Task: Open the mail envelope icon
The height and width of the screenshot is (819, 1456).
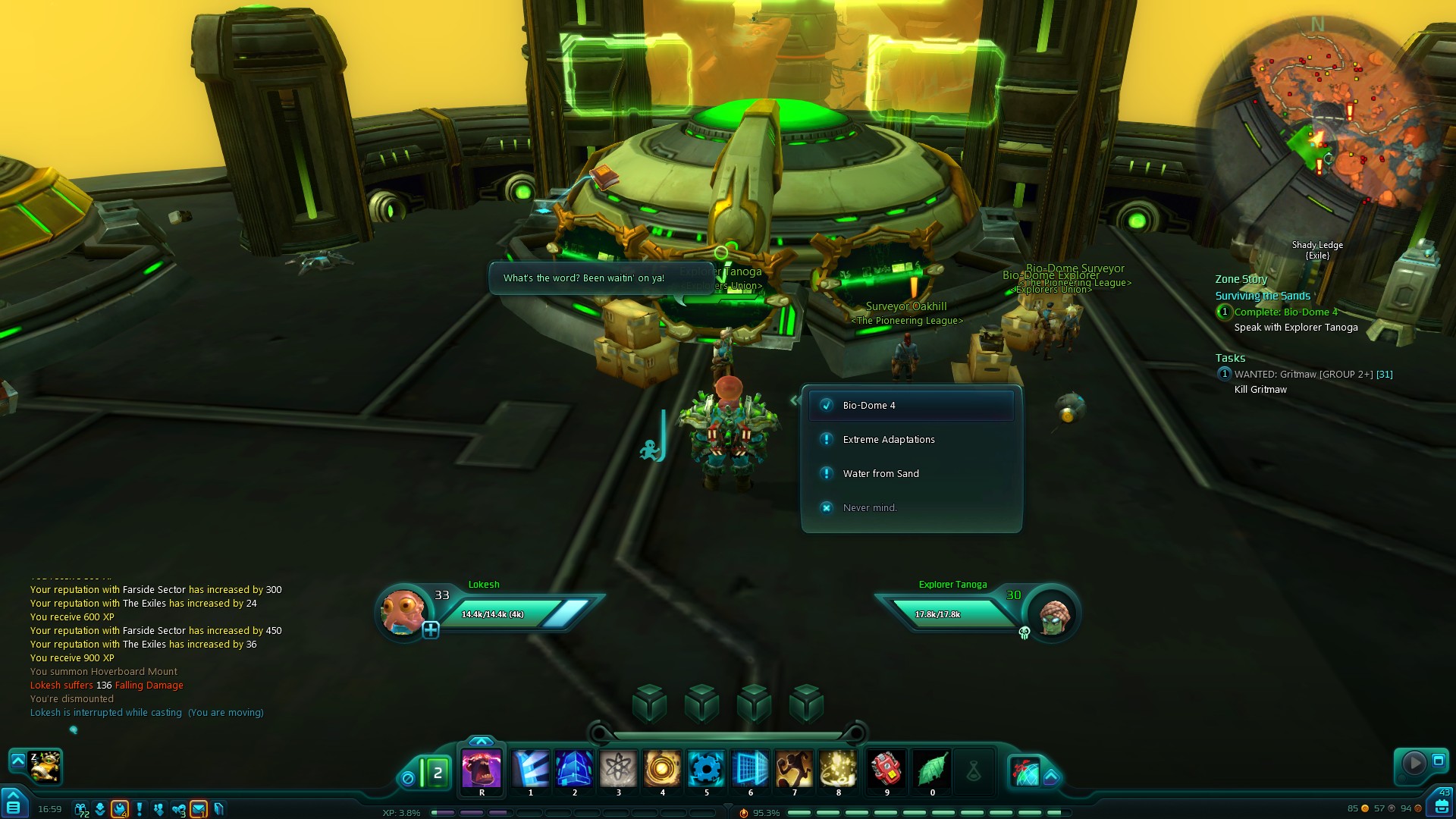Action: coord(199,809)
